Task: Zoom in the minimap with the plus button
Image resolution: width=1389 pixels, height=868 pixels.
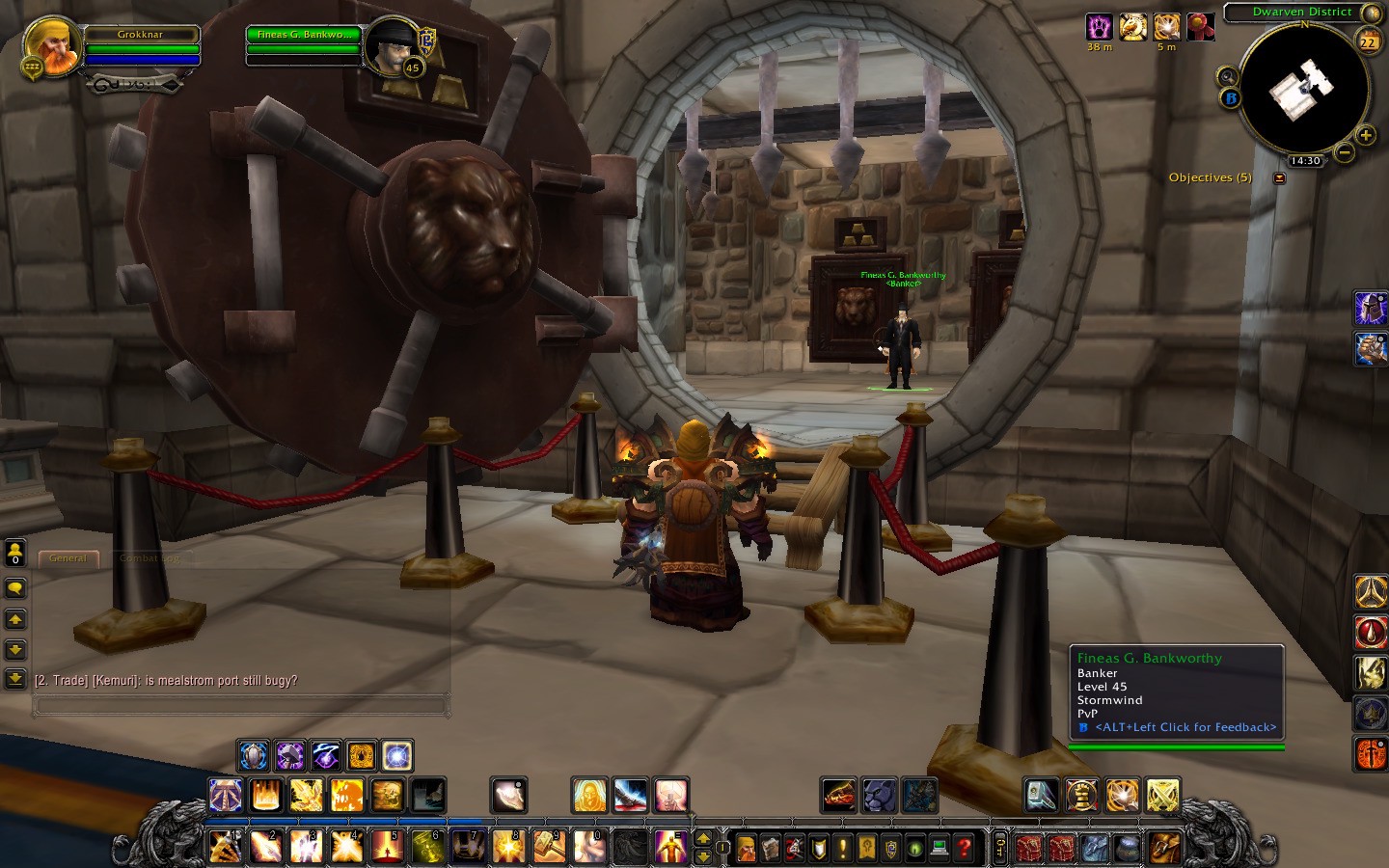Action: point(1366,135)
